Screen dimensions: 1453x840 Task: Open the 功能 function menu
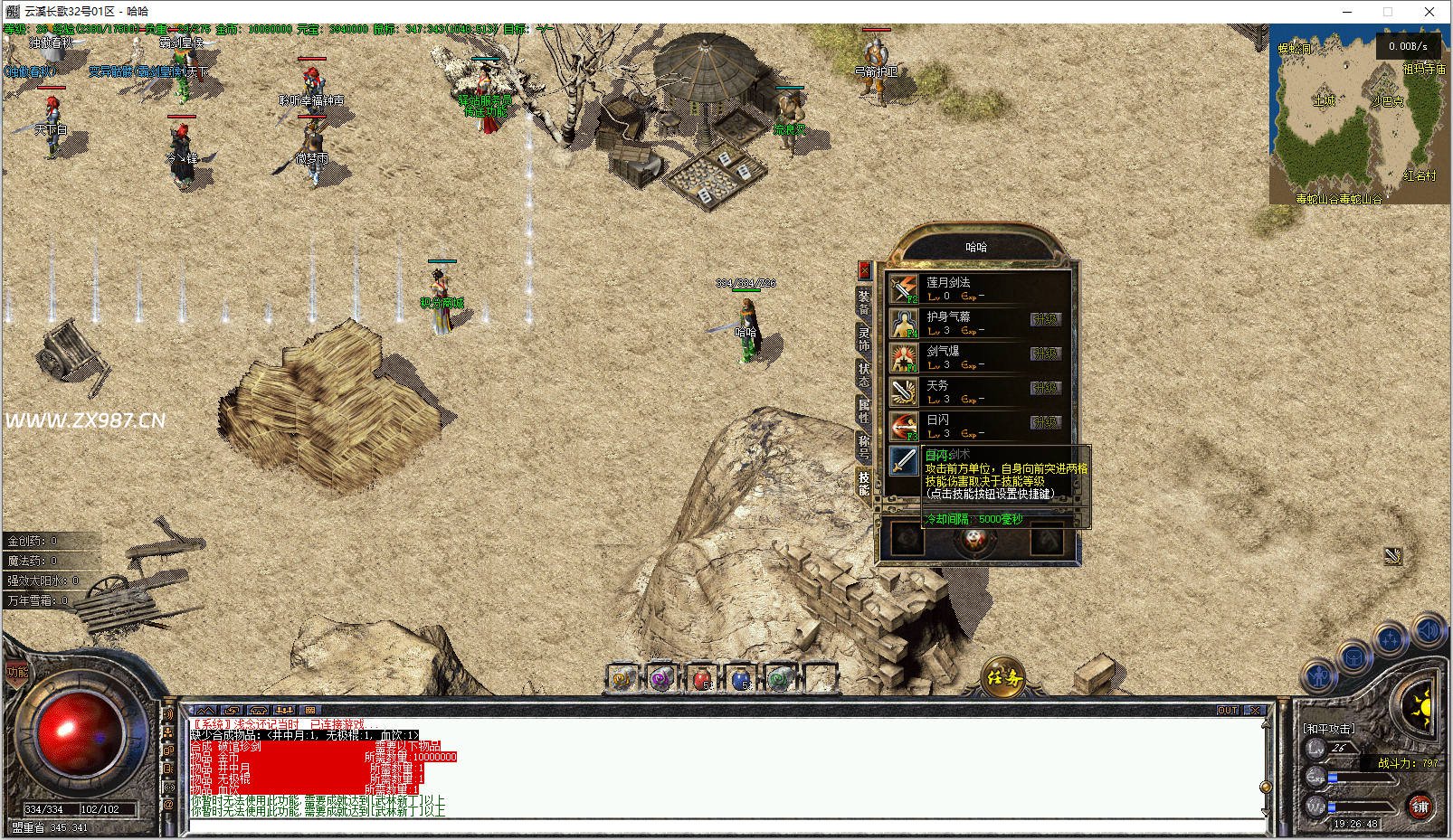tap(17, 672)
